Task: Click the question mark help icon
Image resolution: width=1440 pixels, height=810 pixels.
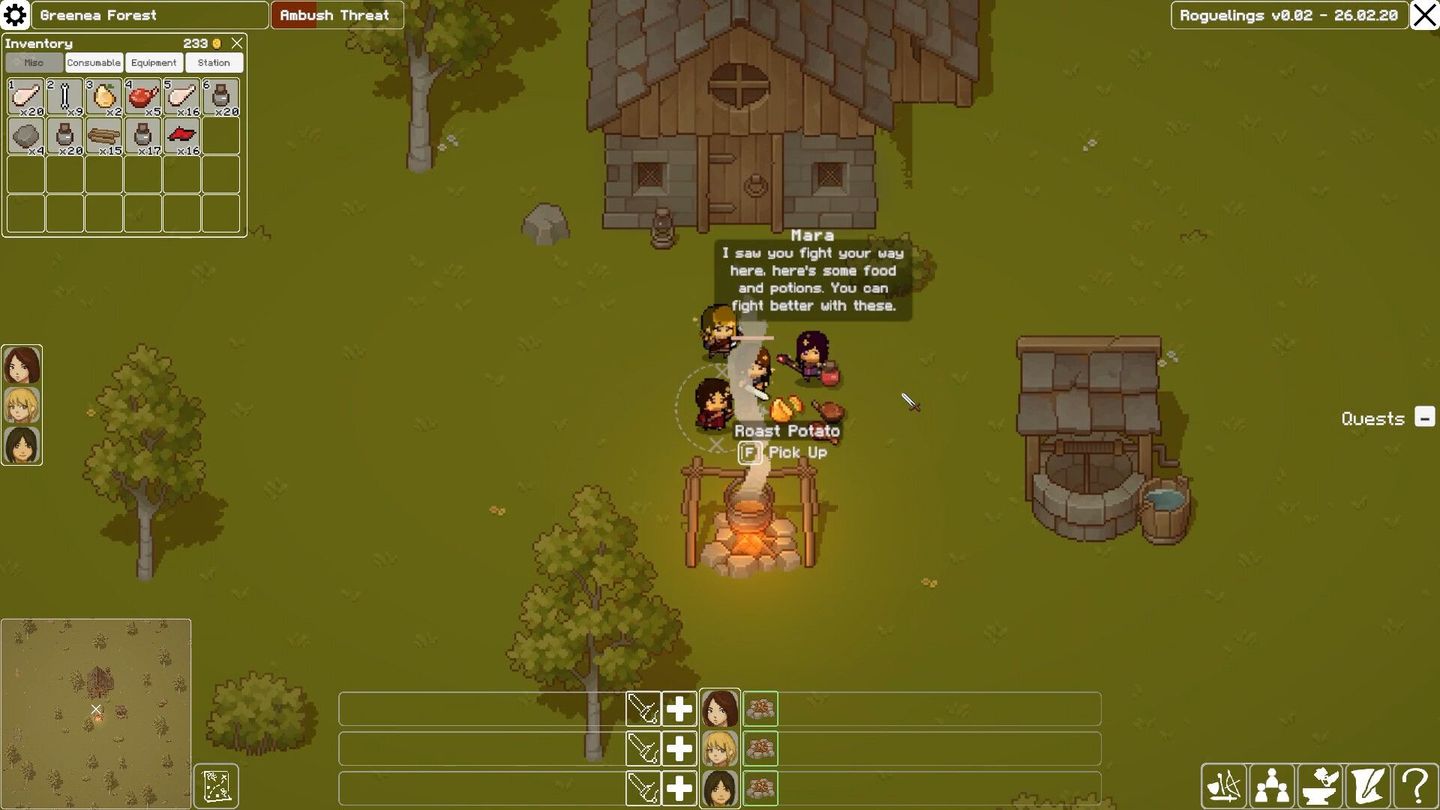Action: click(x=1414, y=785)
